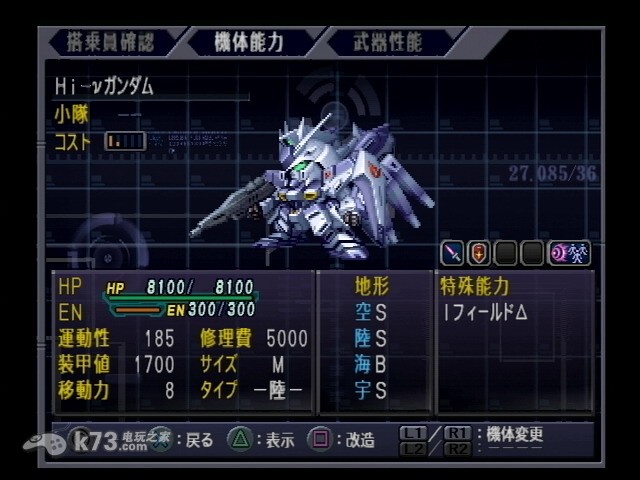Switch to the 搭乗員確認 pilot tab
Image resolution: width=640 pixels, height=480 pixels.
tap(111, 42)
